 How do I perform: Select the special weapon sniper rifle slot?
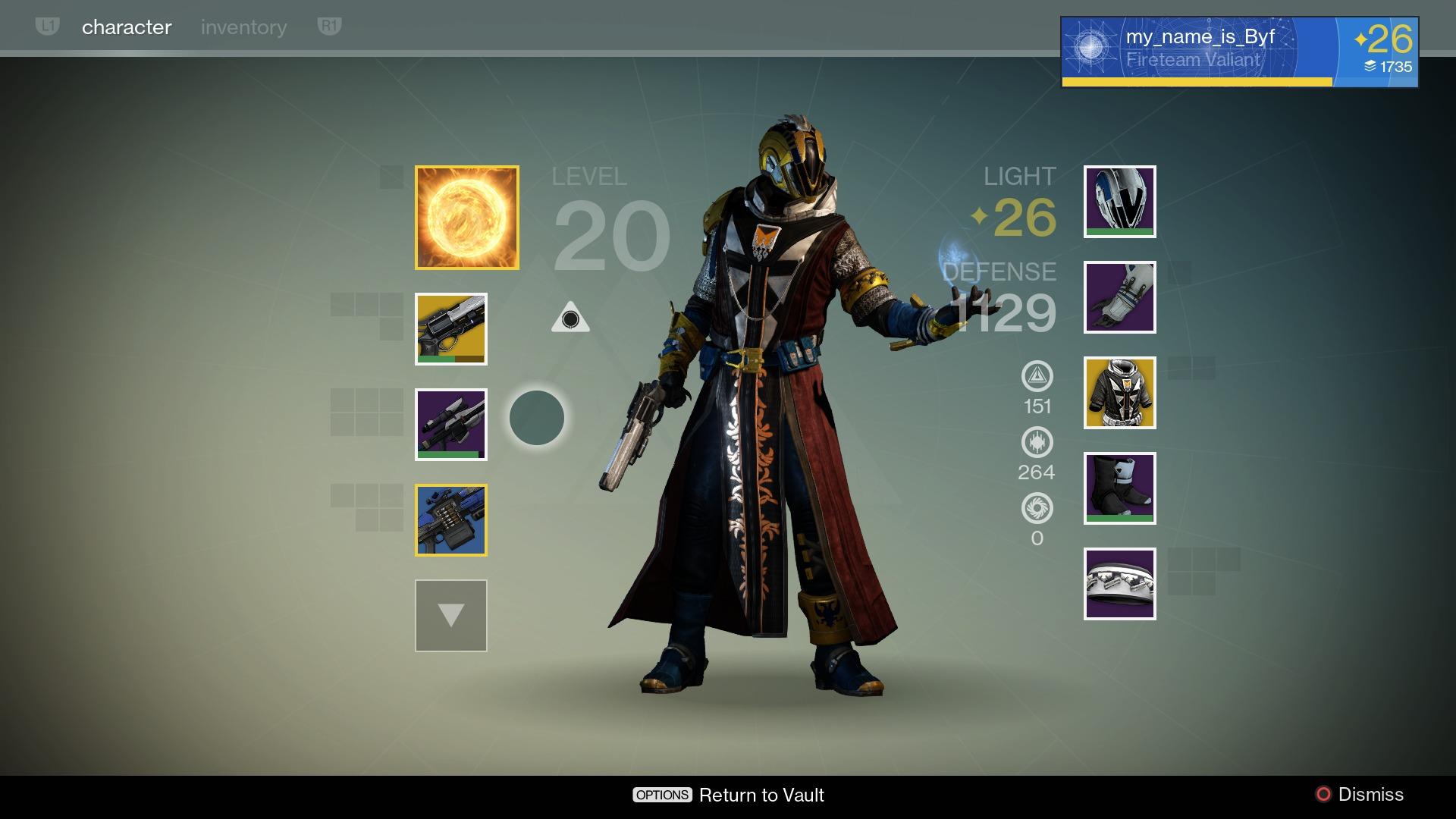tap(450, 425)
